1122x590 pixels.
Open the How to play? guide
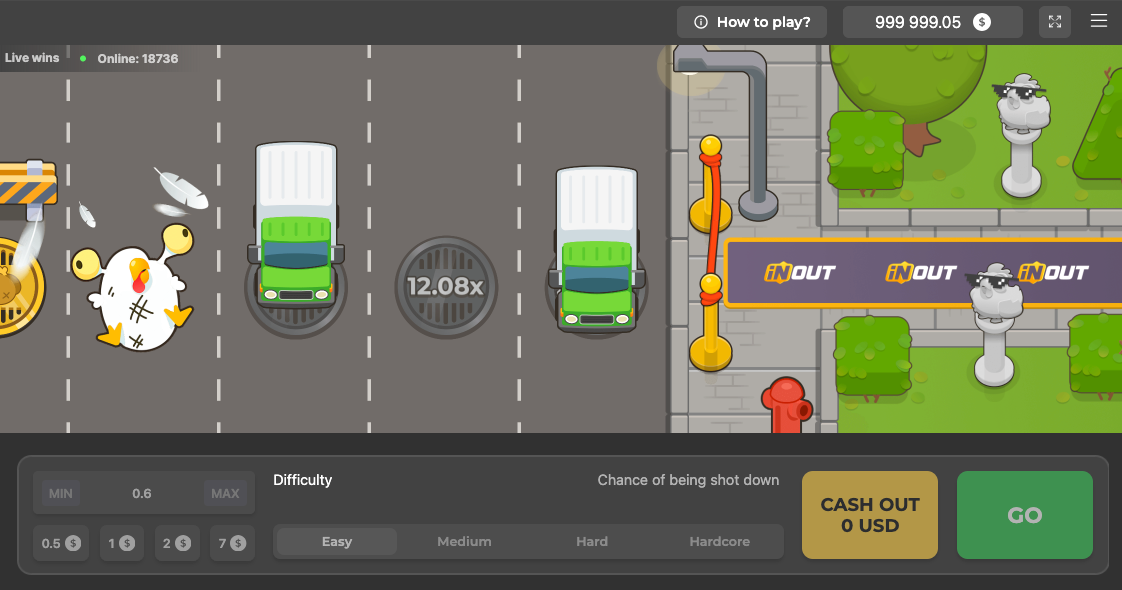[x=751, y=22]
